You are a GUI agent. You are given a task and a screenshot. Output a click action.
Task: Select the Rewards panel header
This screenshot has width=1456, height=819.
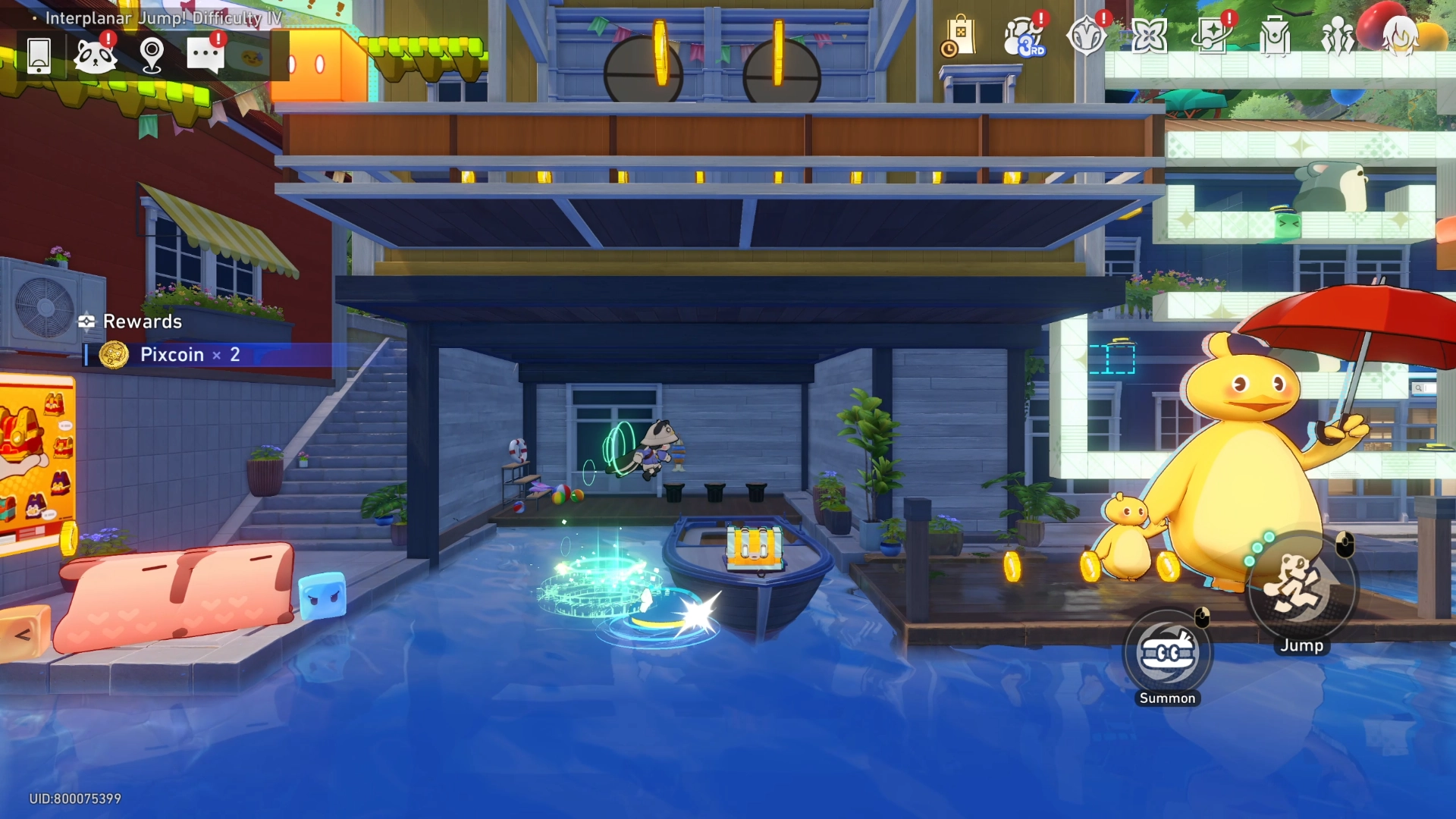click(131, 322)
